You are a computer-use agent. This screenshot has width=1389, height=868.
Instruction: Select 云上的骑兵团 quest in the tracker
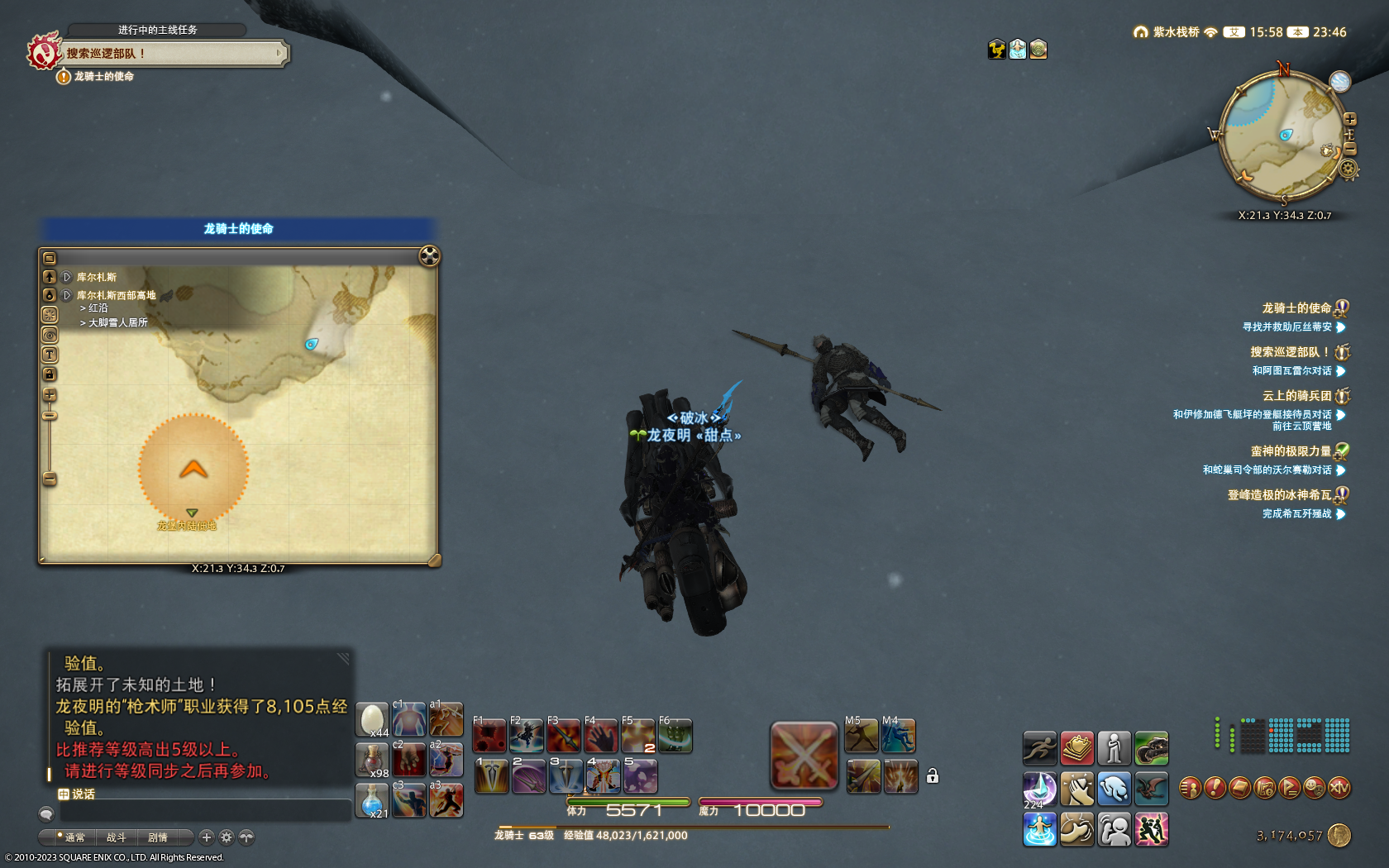point(1296,396)
